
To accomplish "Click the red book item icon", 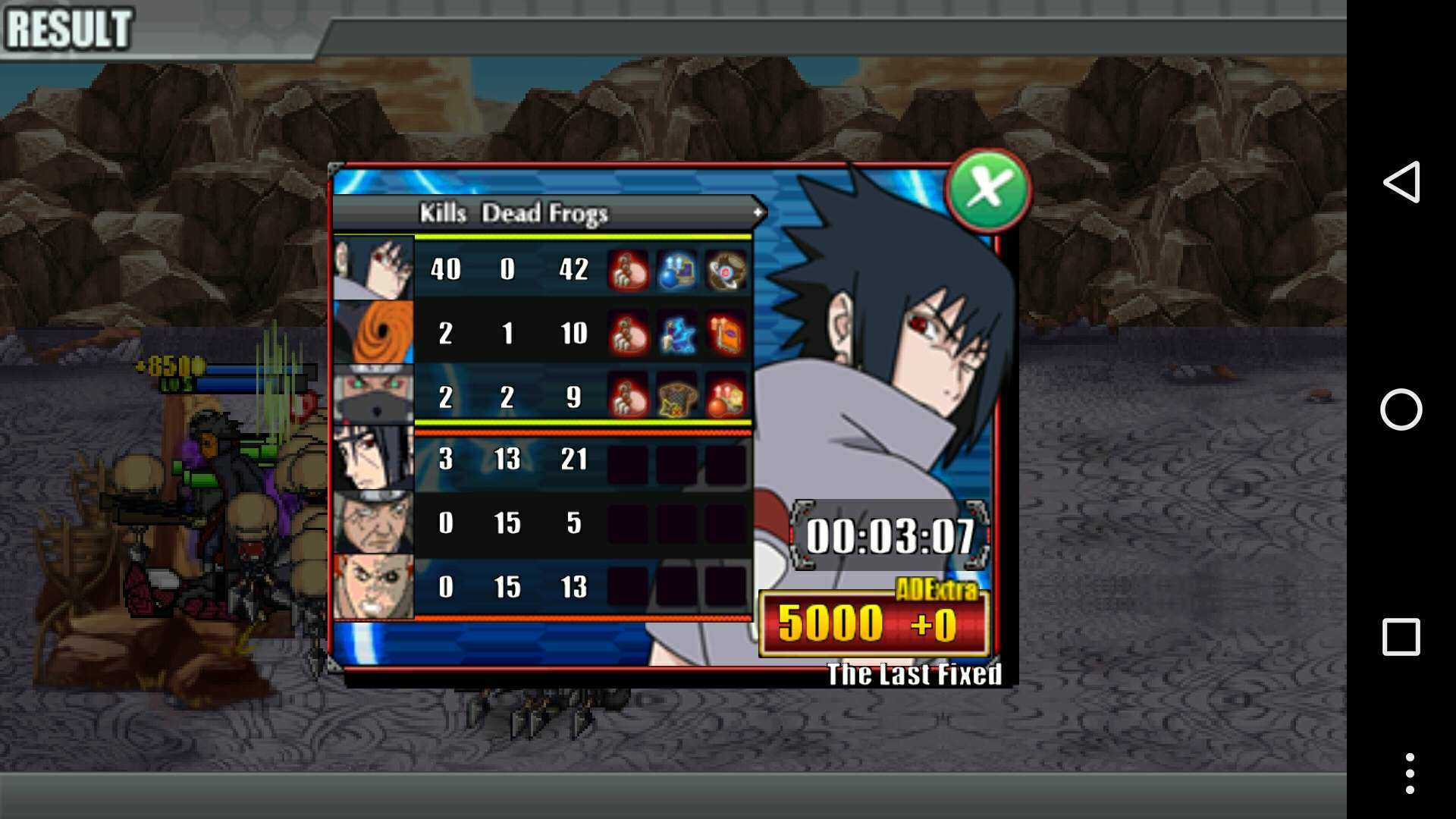I will (726, 334).
